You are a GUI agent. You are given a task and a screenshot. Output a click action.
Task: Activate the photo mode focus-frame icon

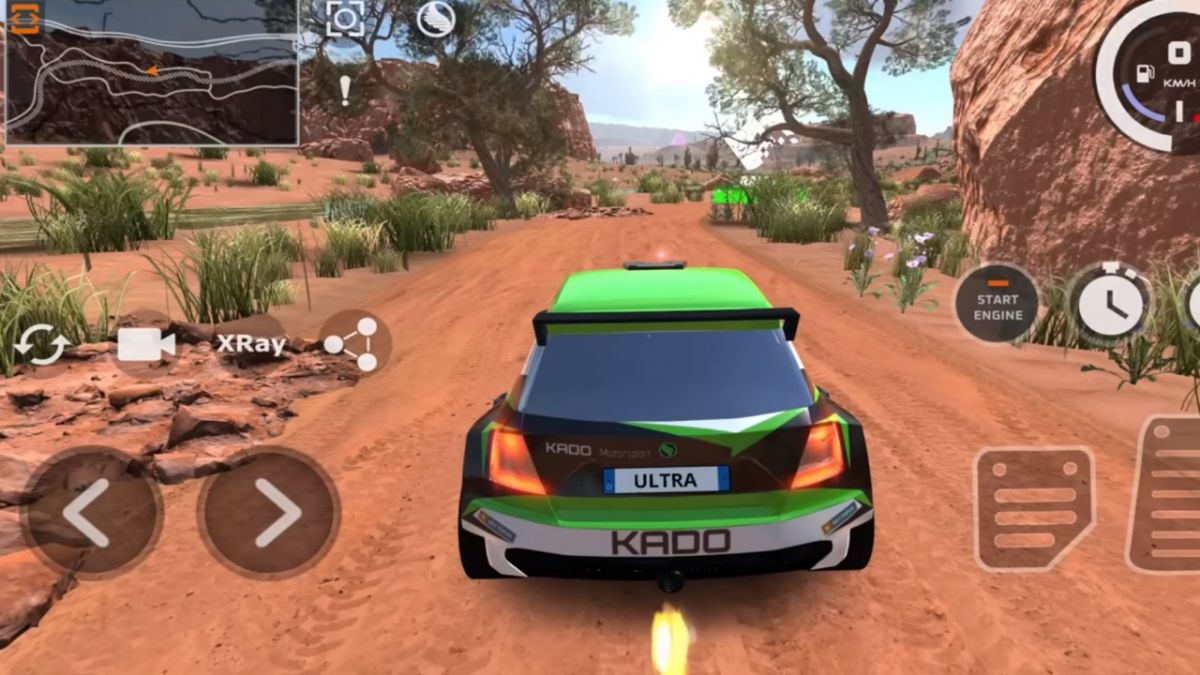pyautogui.click(x=345, y=19)
